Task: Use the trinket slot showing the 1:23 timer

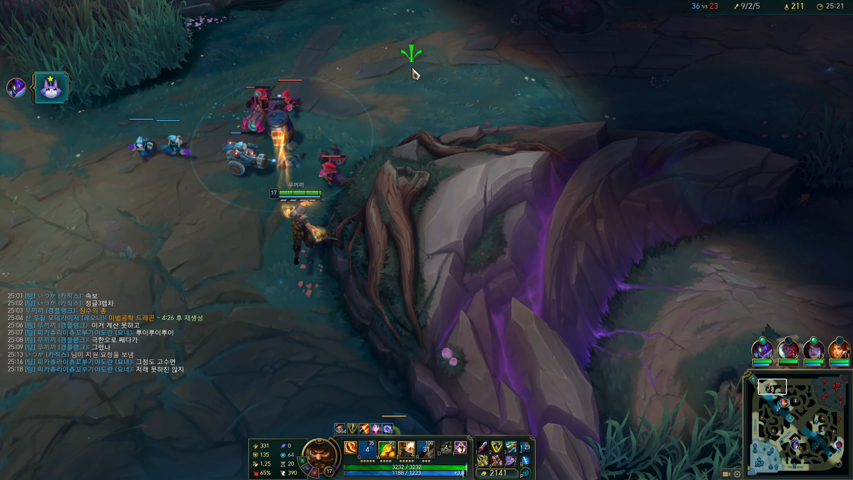Action: pyautogui.click(x=525, y=448)
